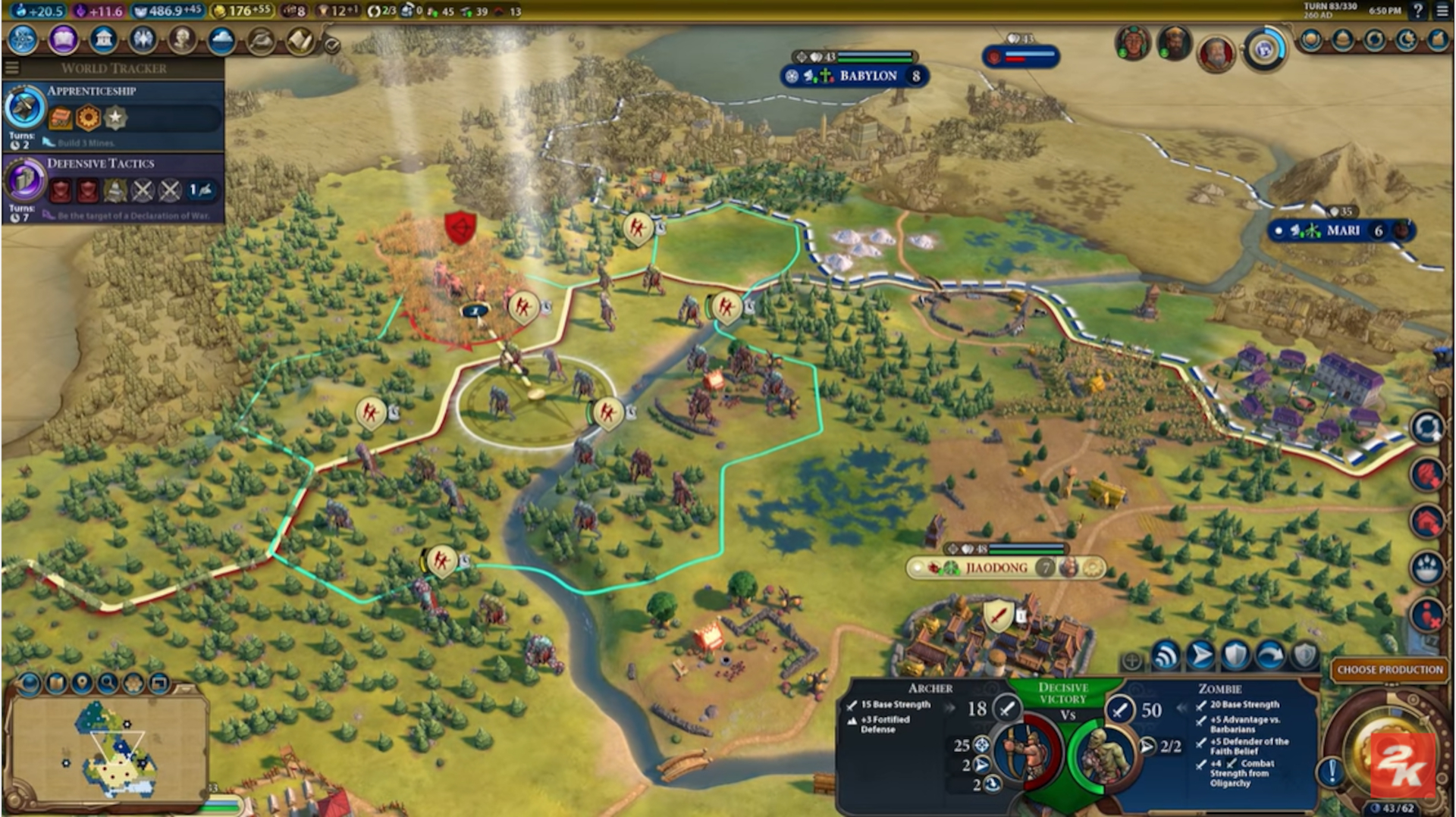Viewport: 1456px width, 817px height.
Task: Open map search above the minimap
Action: (106, 683)
